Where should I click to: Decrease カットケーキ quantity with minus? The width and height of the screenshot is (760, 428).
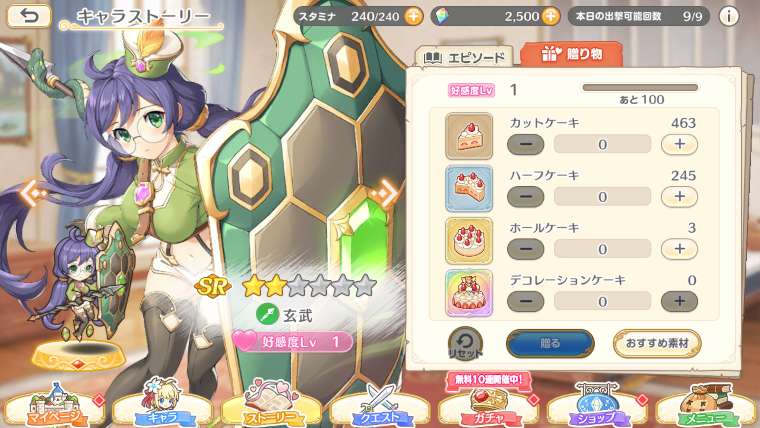pos(526,144)
